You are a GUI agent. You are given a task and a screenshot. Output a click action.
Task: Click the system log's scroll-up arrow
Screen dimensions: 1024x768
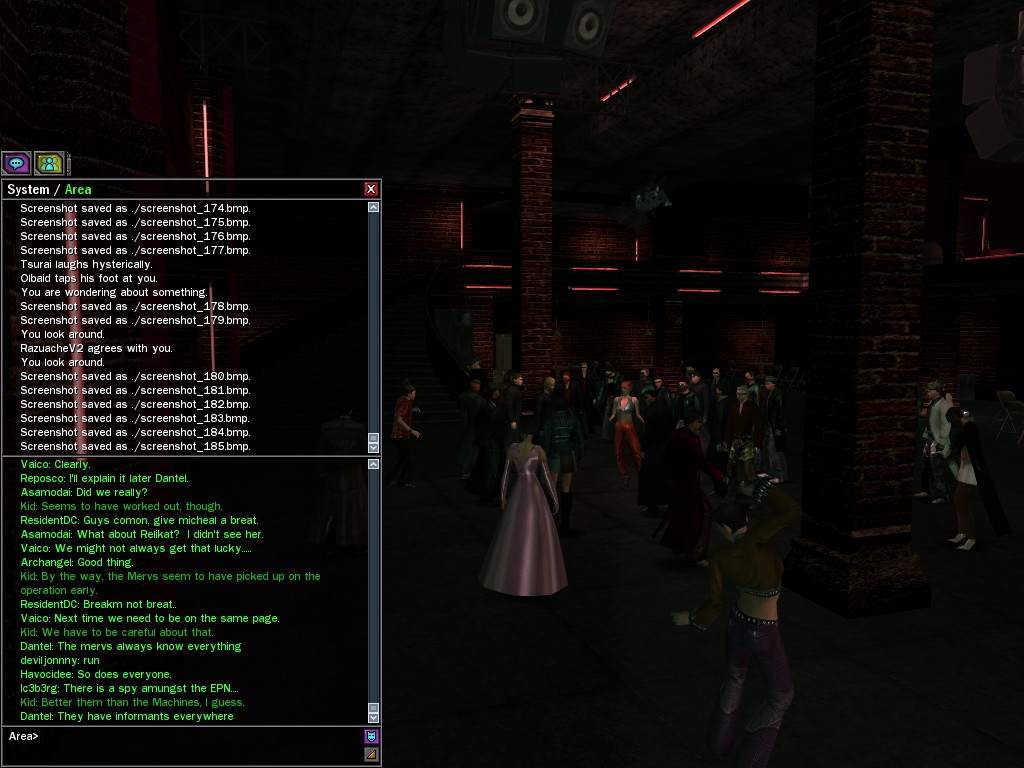[x=374, y=207]
